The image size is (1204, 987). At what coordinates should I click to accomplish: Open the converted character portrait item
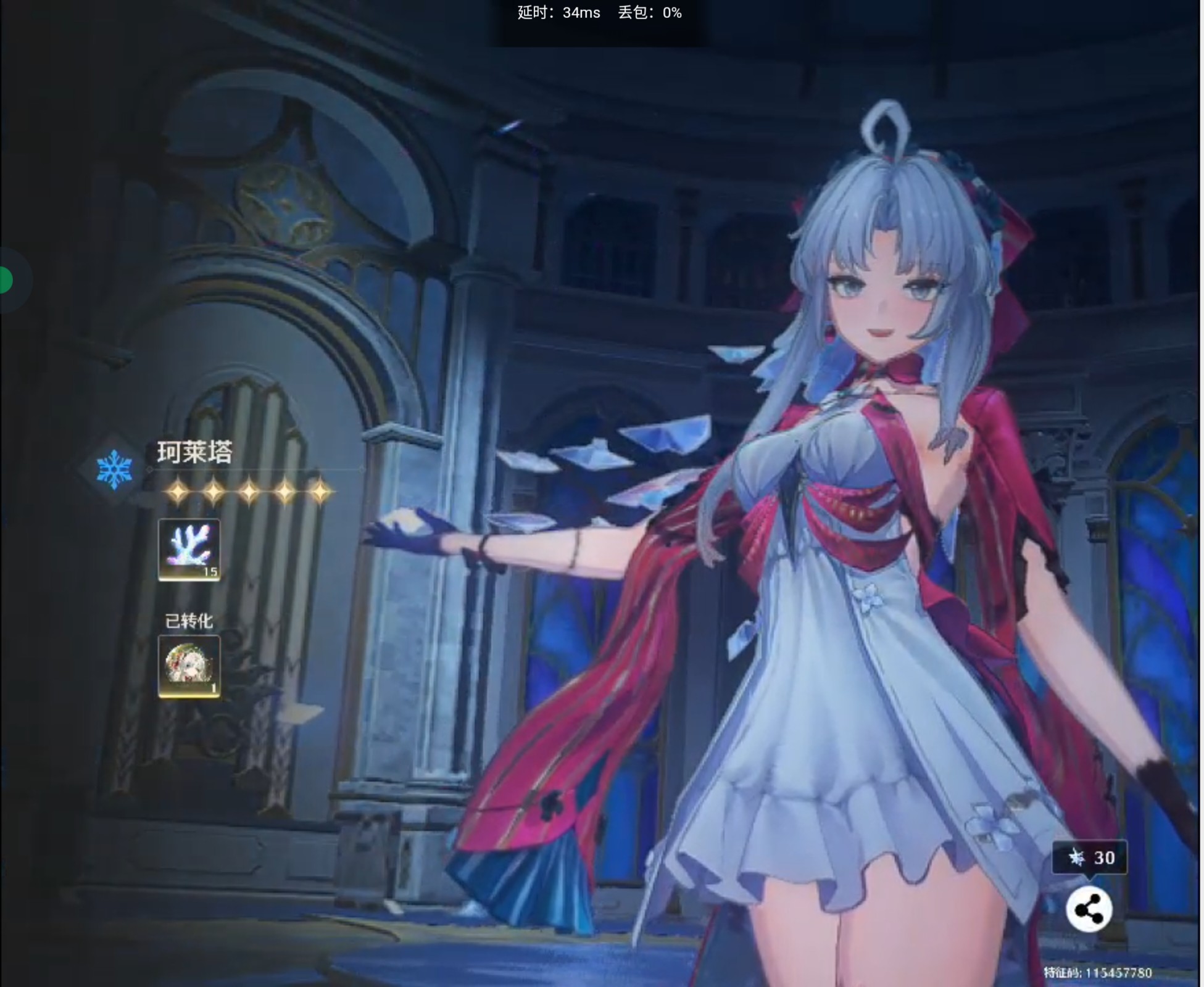pyautogui.click(x=189, y=666)
